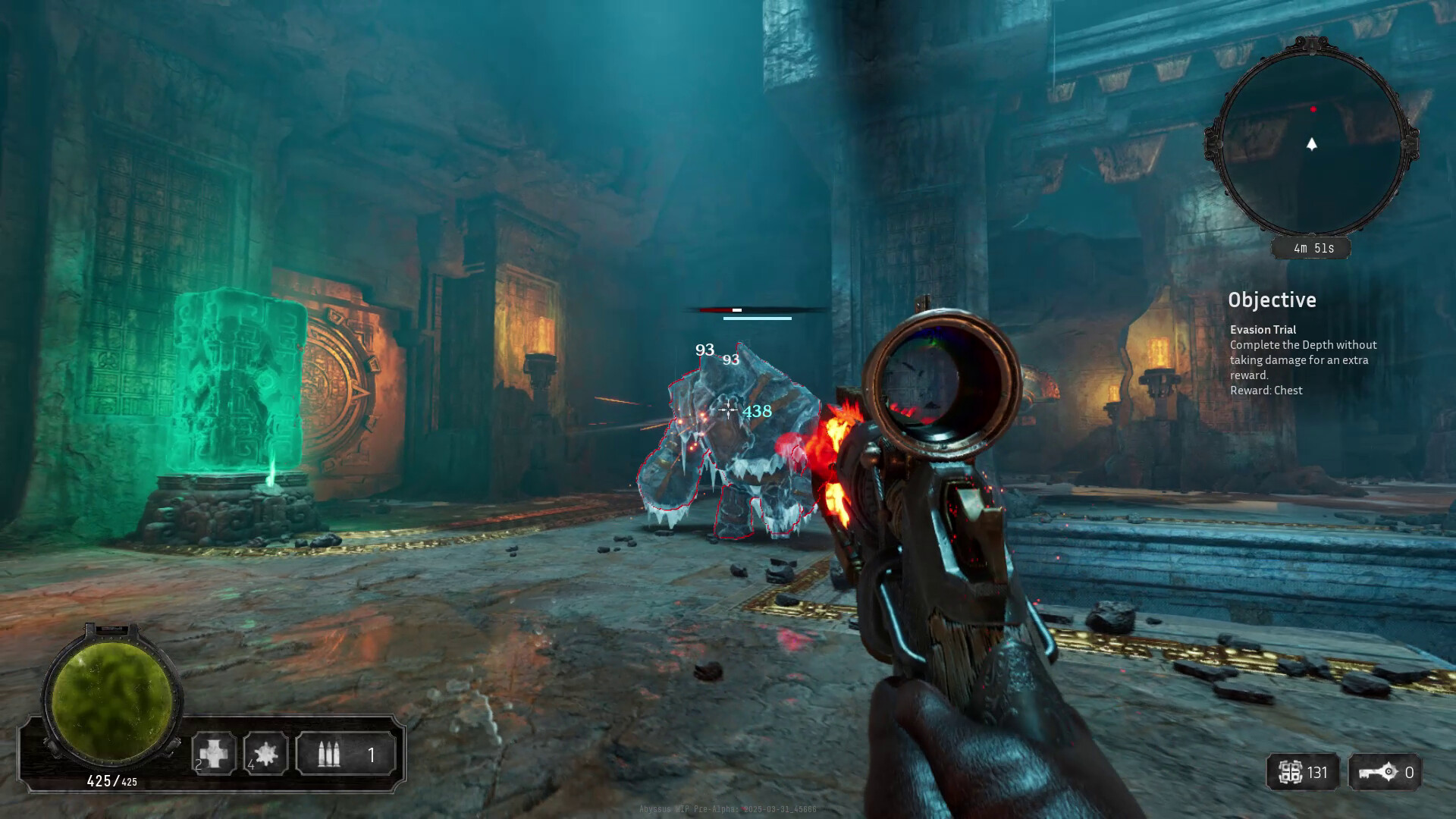
Task: Click the currency counter icon
Action: [1290, 773]
